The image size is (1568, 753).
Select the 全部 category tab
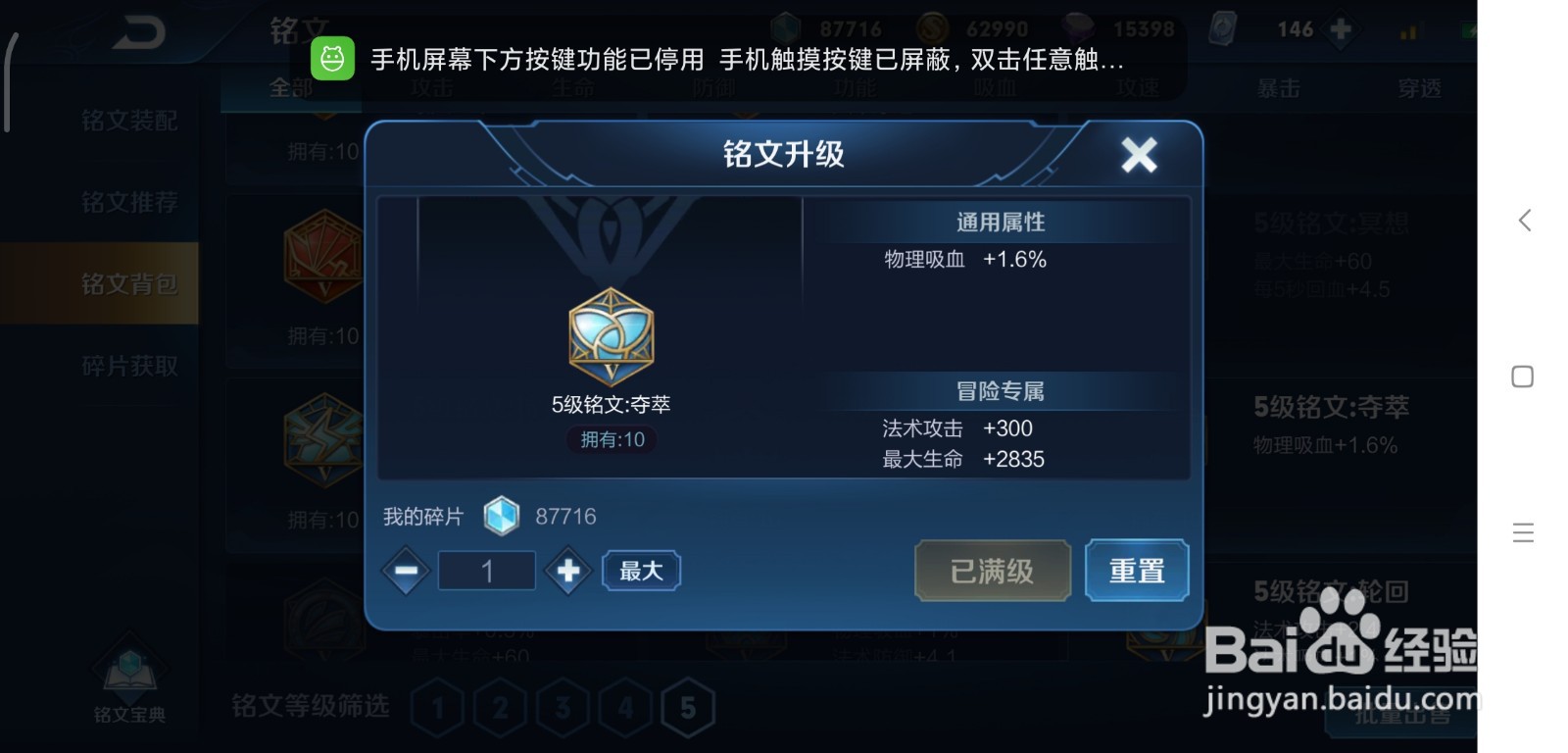pyautogui.click(x=291, y=87)
